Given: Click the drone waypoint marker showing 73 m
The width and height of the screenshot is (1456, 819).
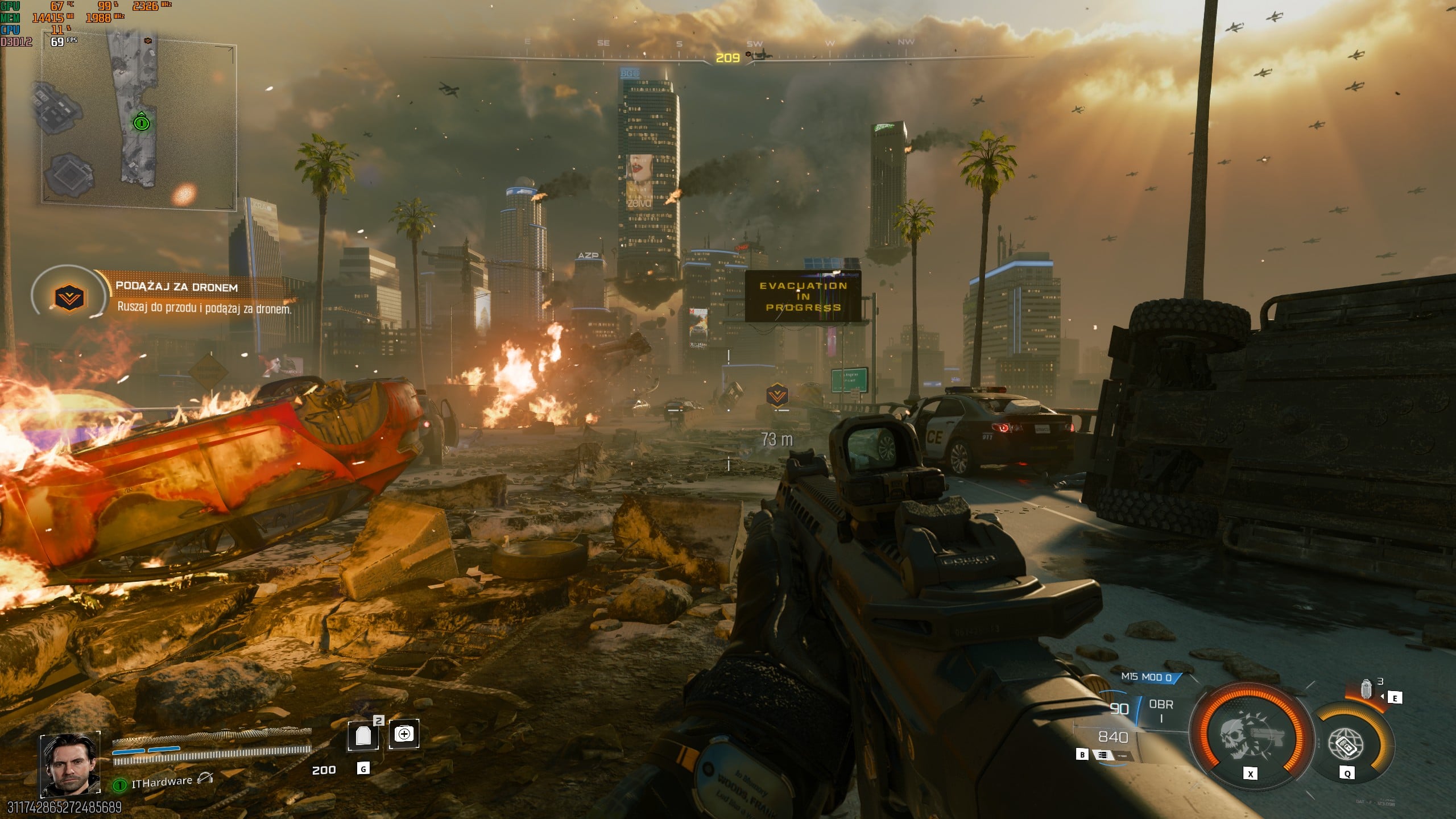Looking at the screenshot, I should tap(777, 394).
